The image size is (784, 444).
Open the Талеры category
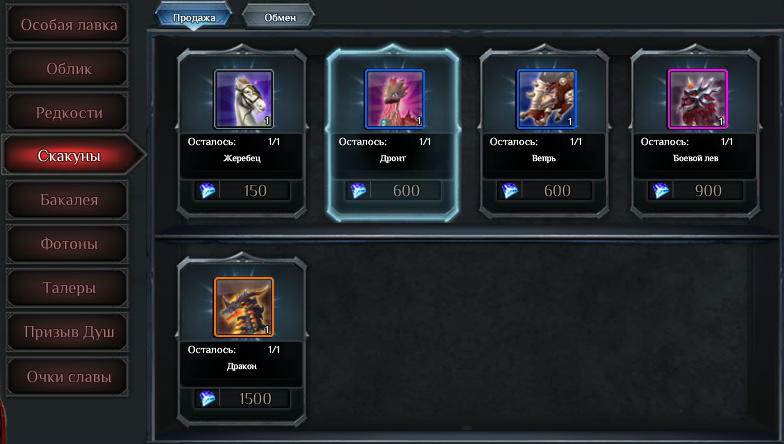point(68,288)
